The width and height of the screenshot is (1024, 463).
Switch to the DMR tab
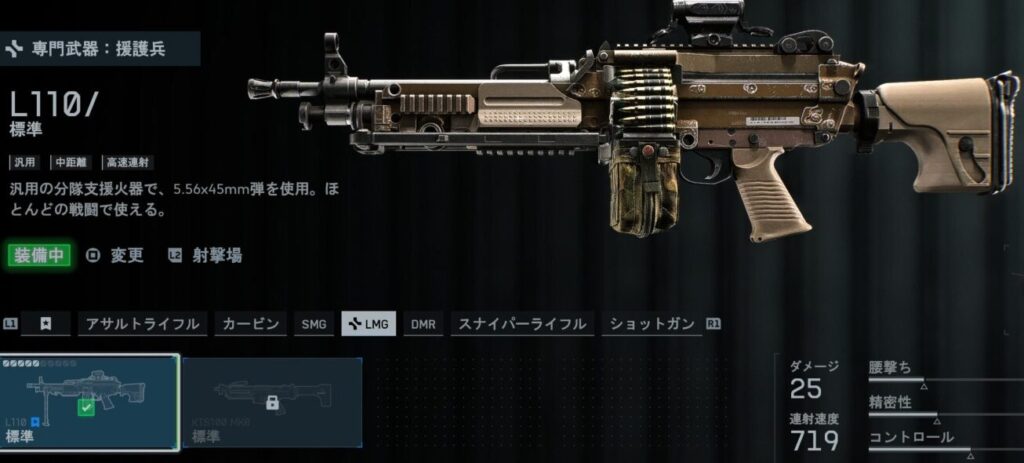[x=423, y=324]
